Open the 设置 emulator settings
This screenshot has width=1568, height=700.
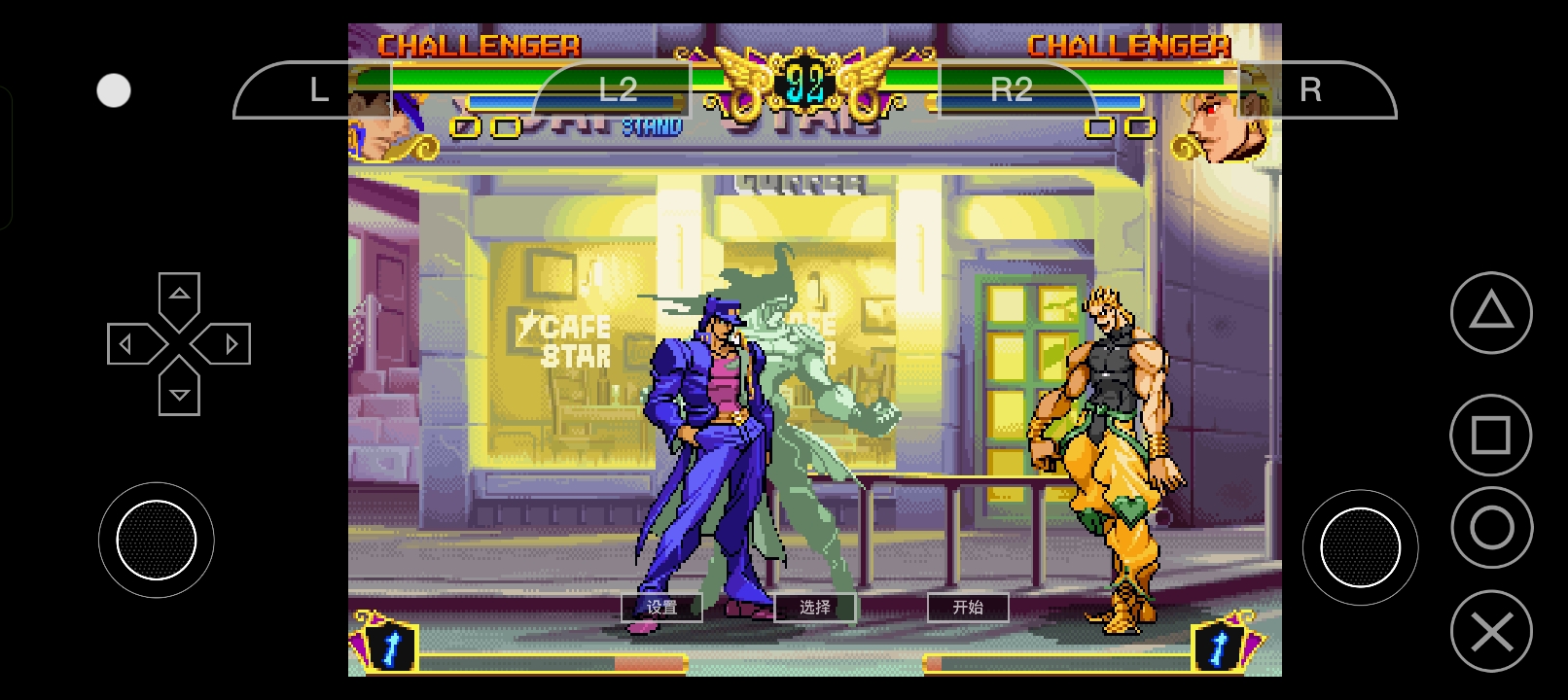tap(661, 608)
